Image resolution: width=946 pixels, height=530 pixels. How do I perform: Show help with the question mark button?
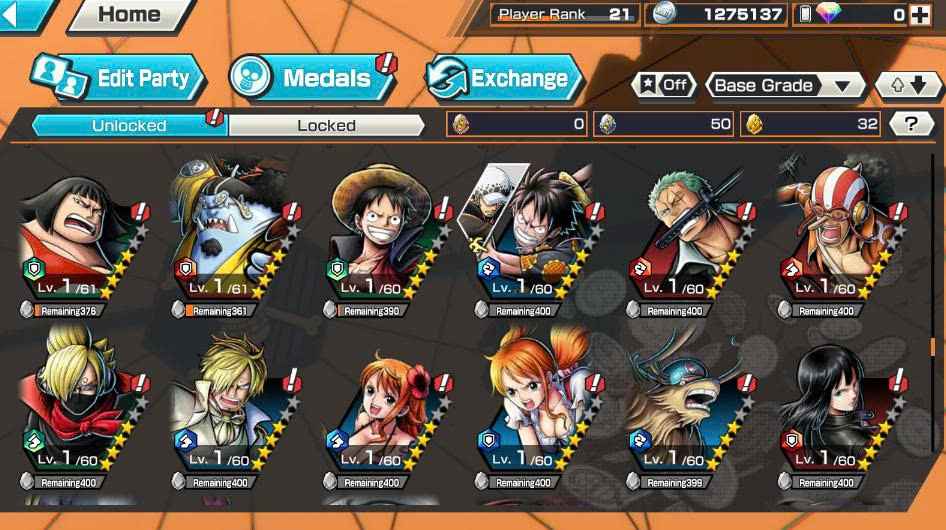[x=911, y=124]
